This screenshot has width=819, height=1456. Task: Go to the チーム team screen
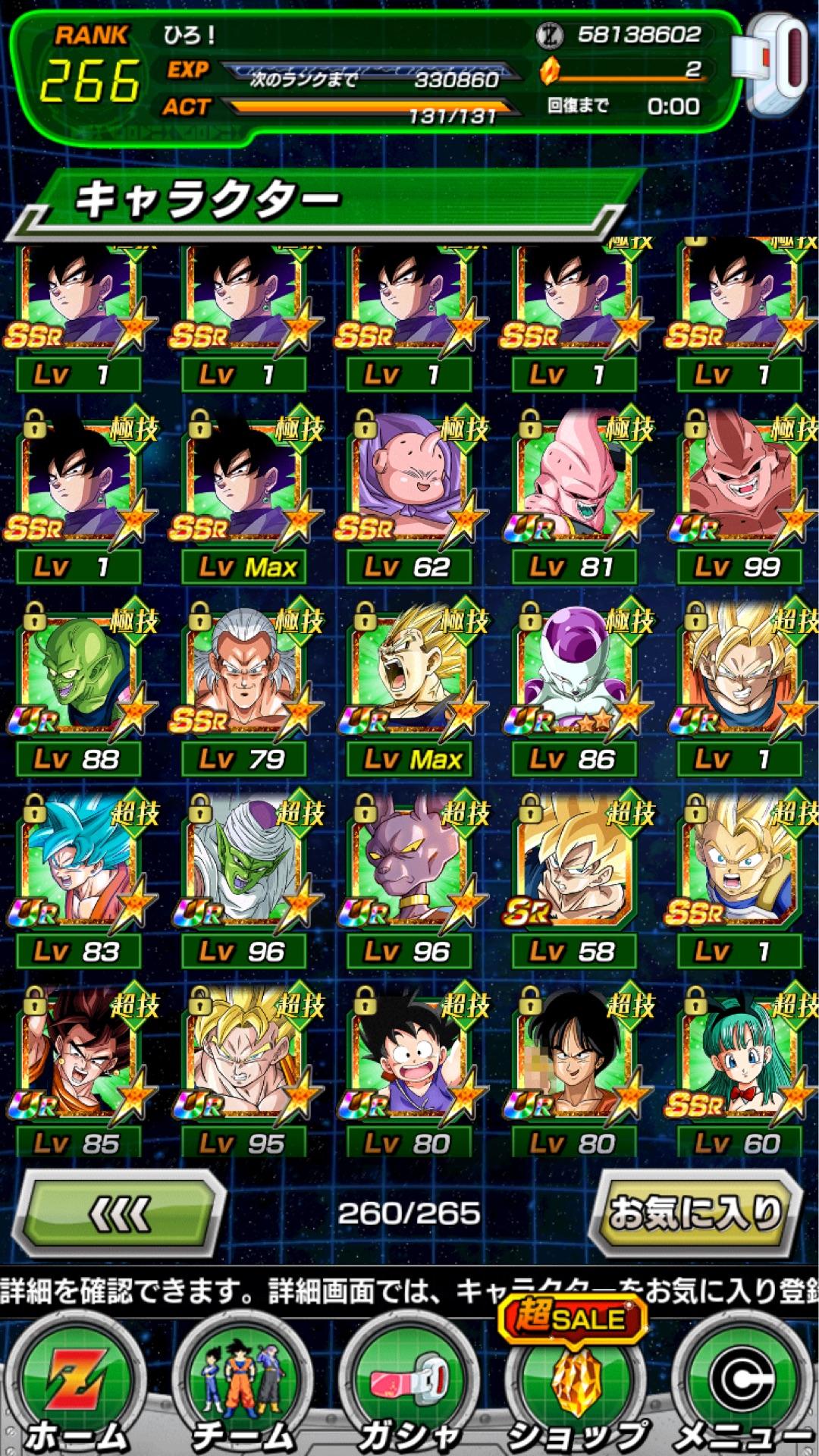click(x=243, y=1388)
